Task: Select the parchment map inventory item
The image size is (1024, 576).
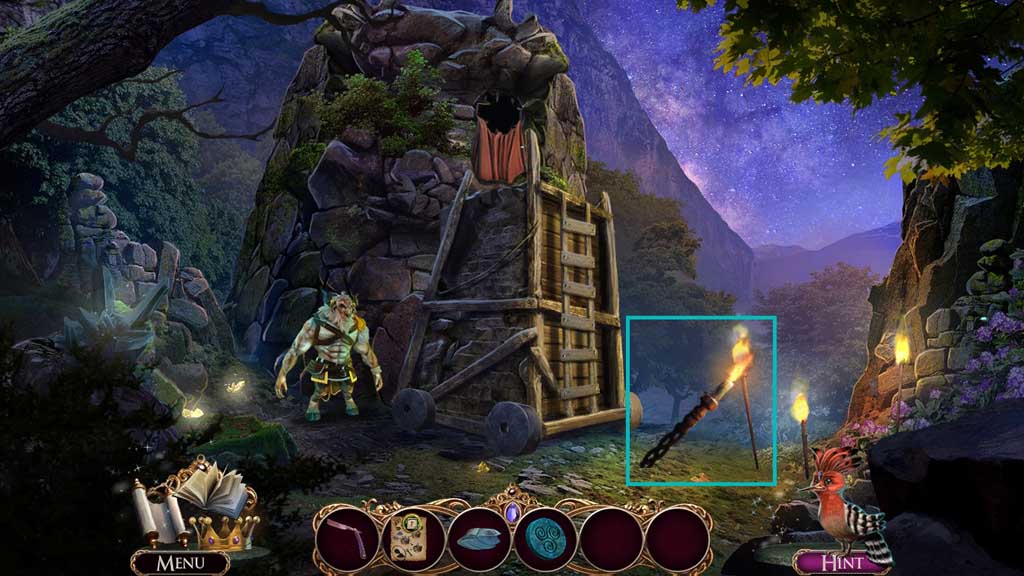Action: coord(413,539)
